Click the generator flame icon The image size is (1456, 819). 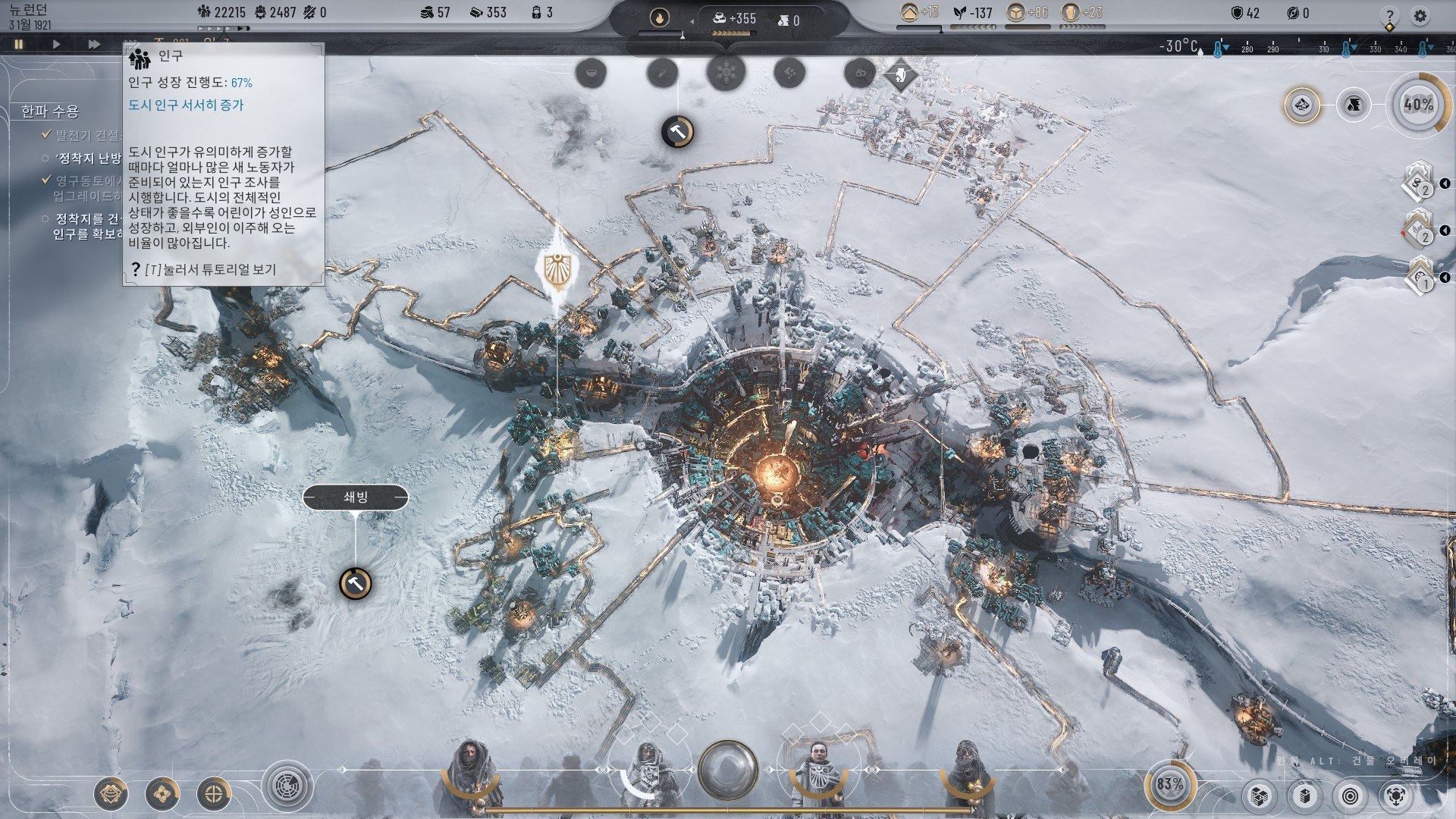pos(659,17)
